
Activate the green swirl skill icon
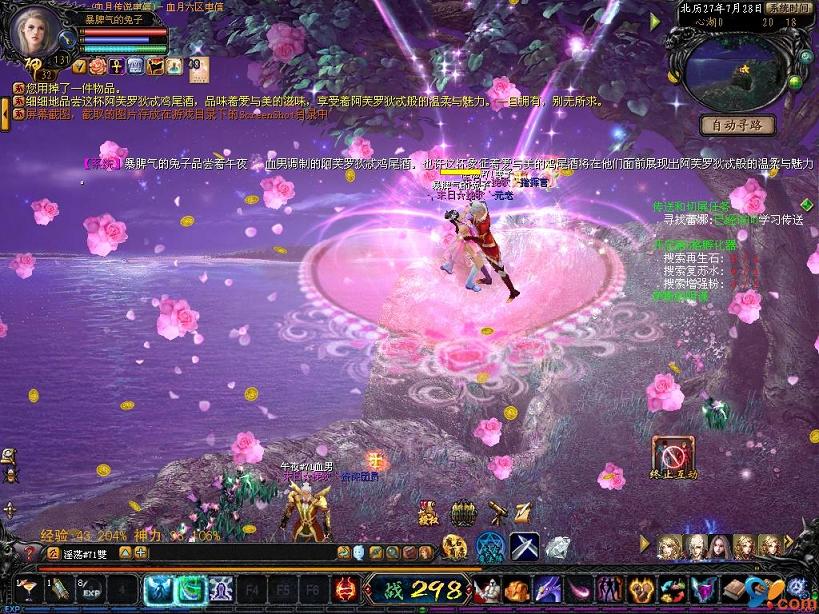(190, 589)
